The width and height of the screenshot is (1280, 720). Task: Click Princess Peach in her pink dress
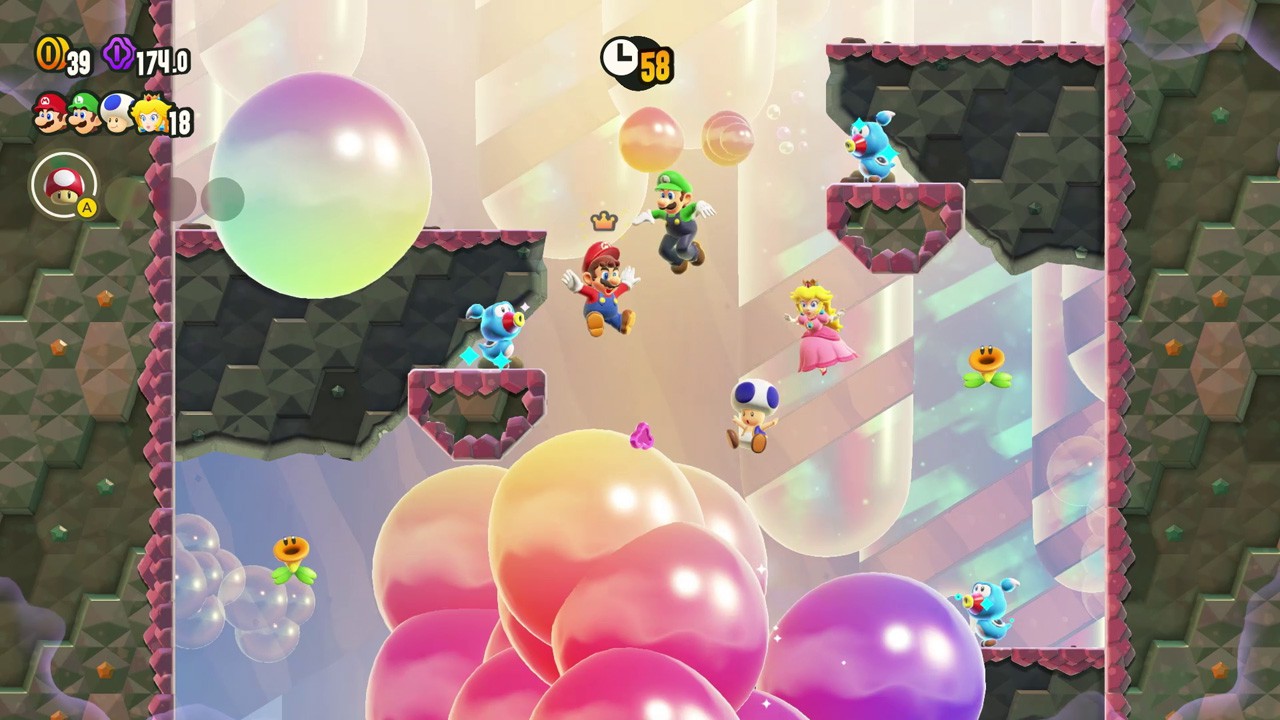tap(822, 330)
